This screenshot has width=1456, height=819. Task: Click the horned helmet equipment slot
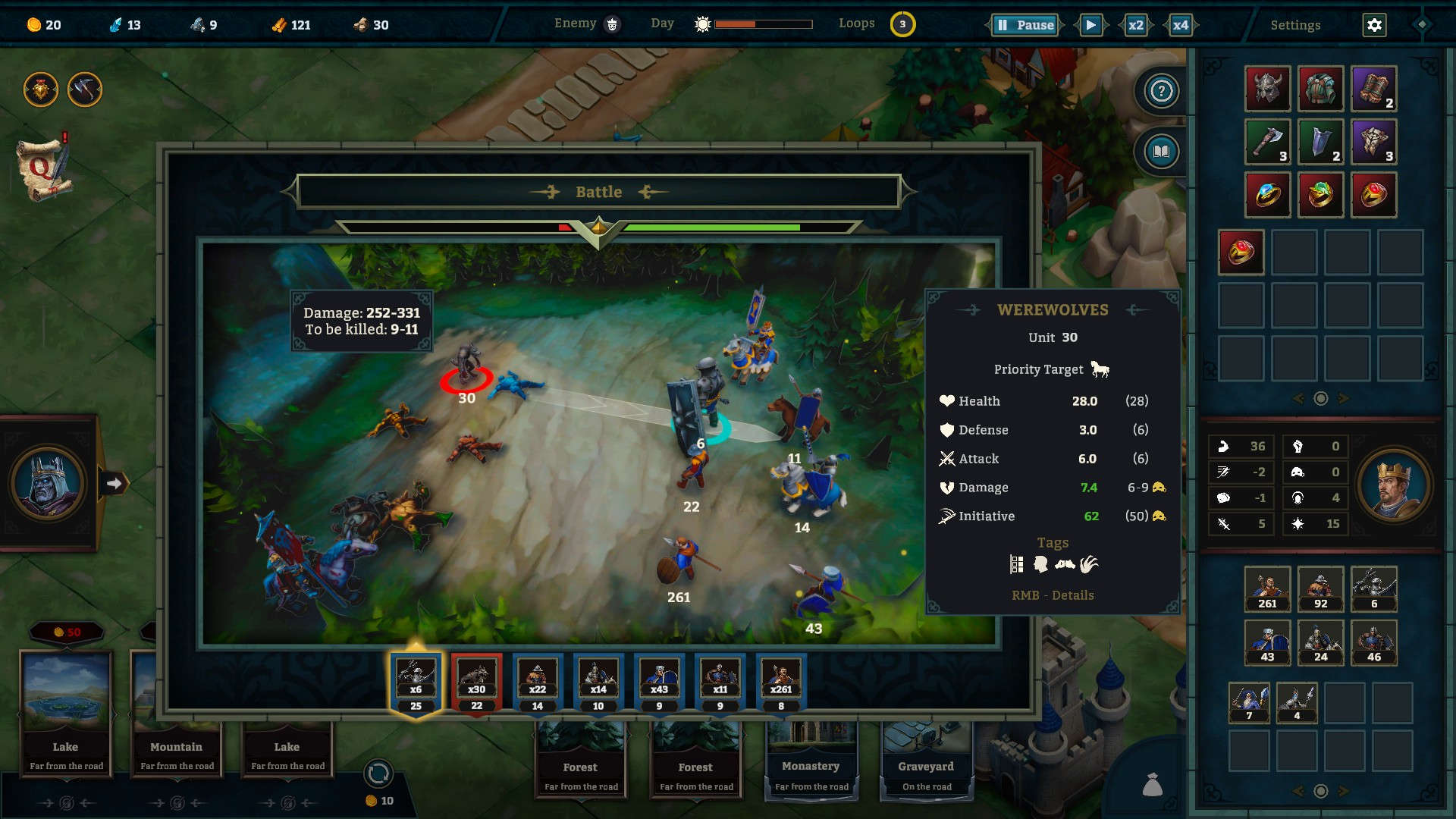pos(1267,89)
